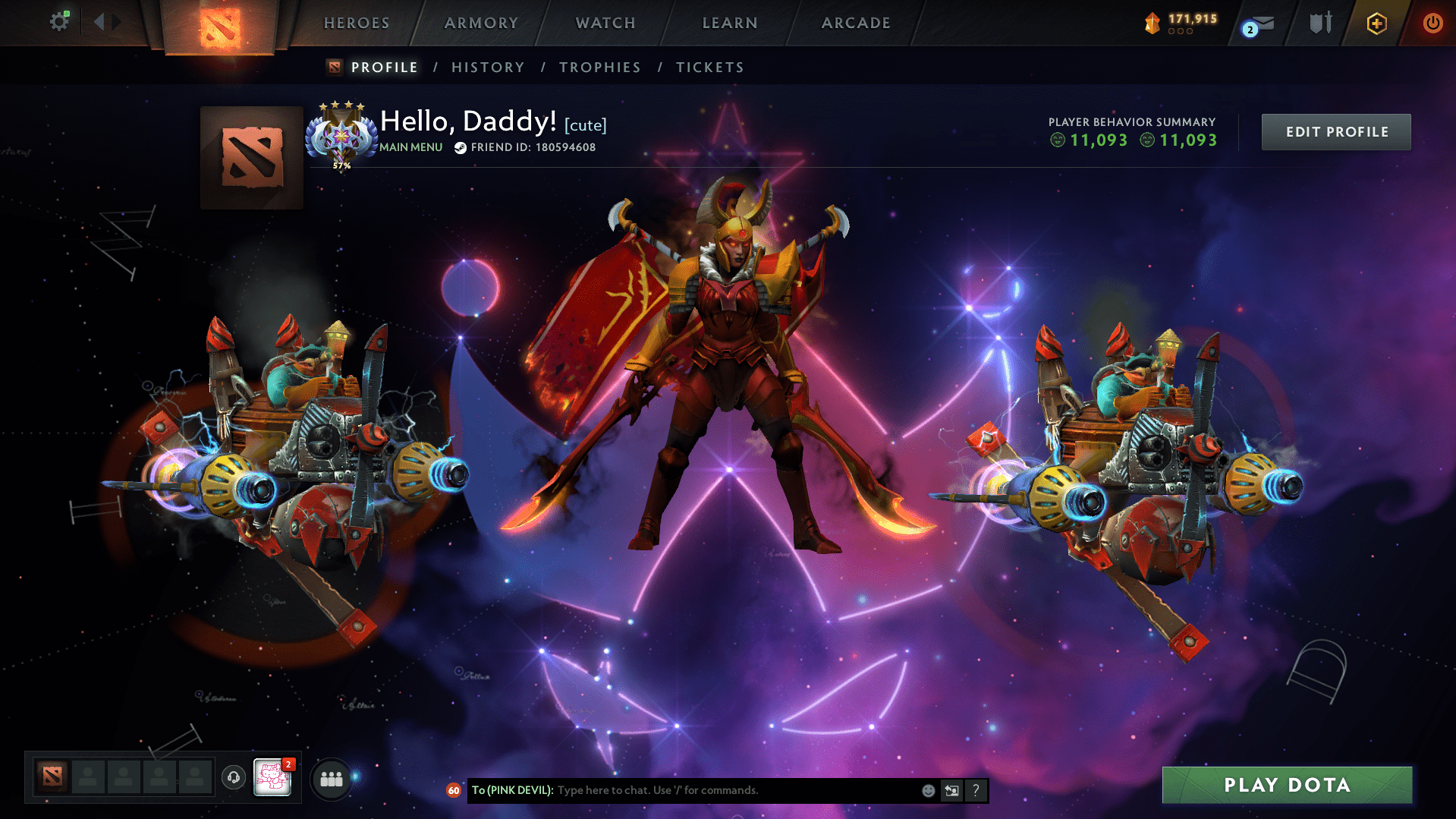The height and width of the screenshot is (819, 1456).
Task: Click the chat help question mark
Action: tap(976, 790)
